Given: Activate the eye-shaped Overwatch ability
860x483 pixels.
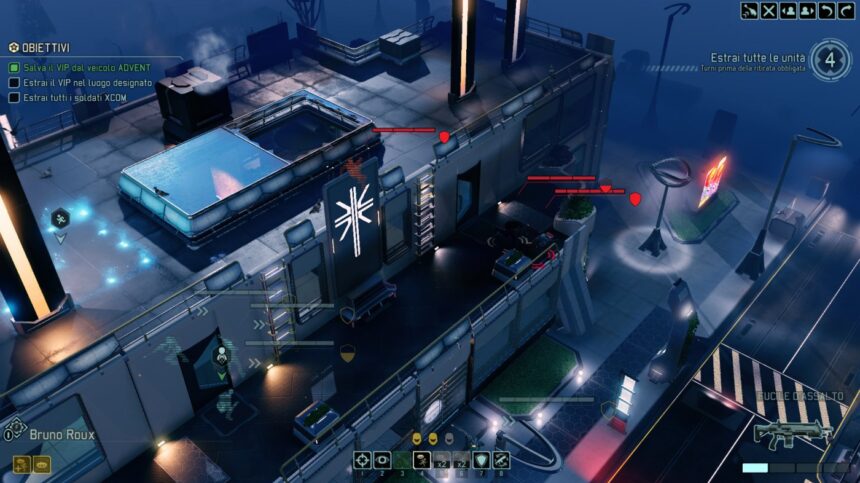Looking at the screenshot, I should [x=382, y=460].
